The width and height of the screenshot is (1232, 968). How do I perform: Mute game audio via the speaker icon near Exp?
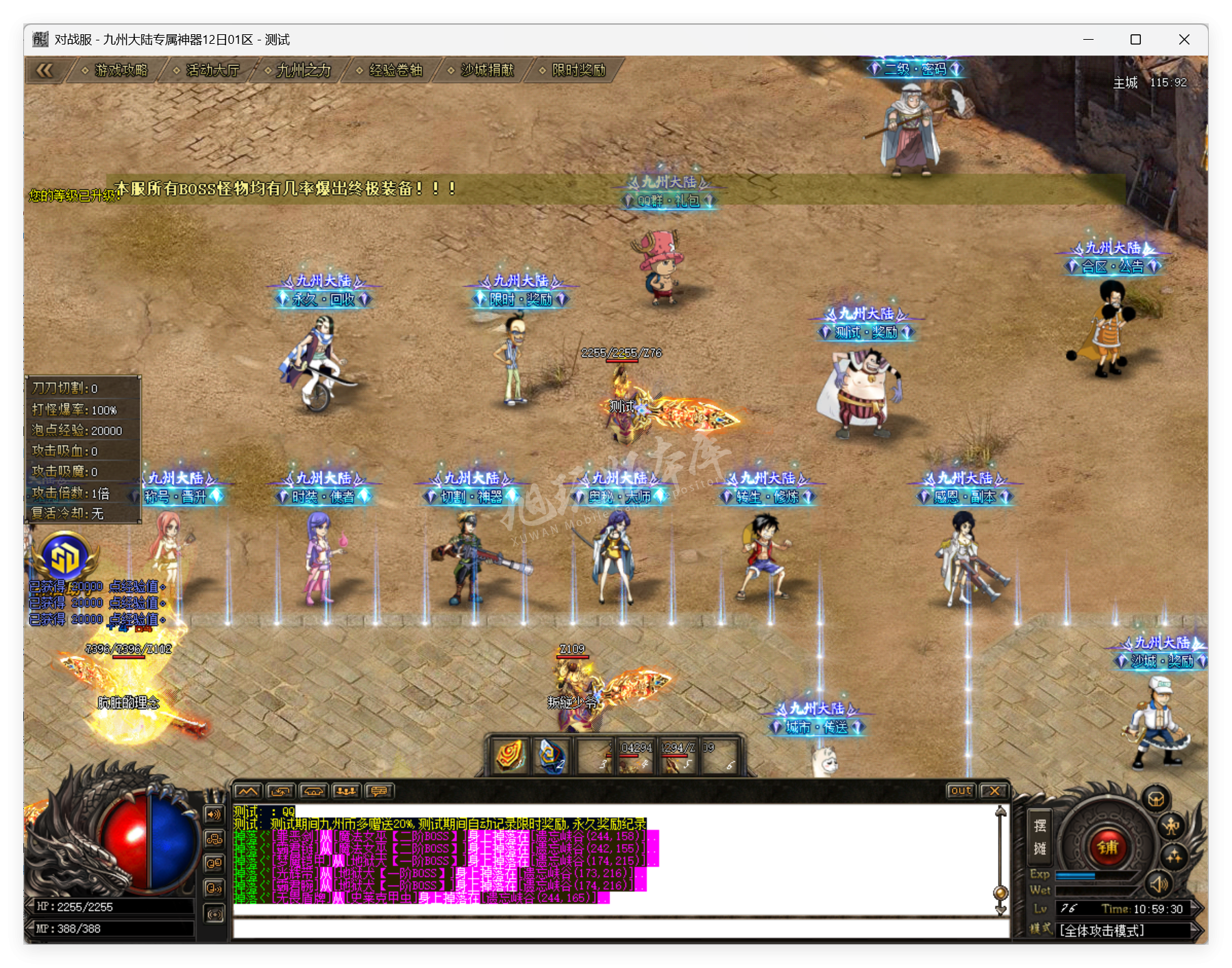click(x=1159, y=885)
